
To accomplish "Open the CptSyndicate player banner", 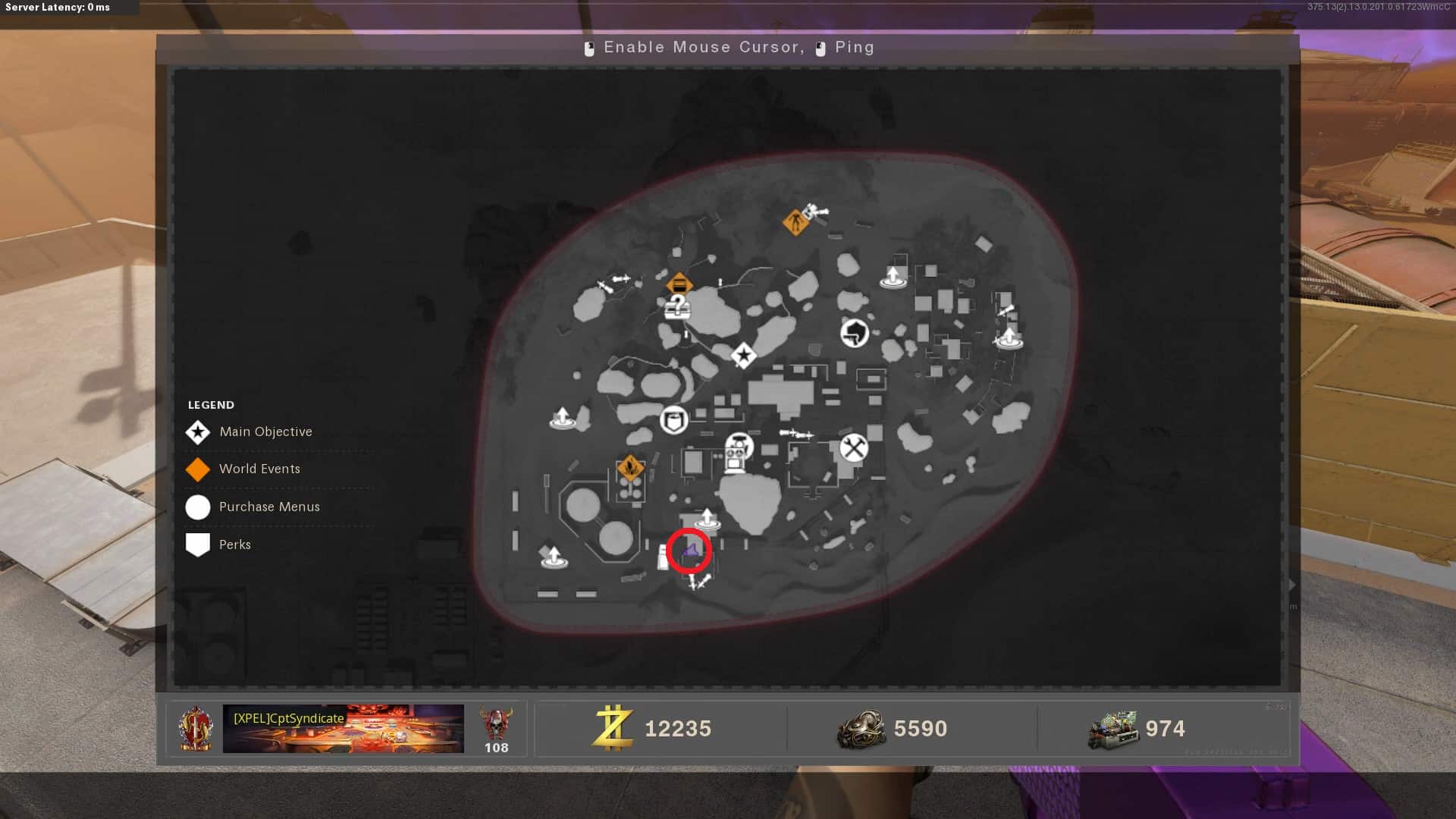I will click(343, 729).
